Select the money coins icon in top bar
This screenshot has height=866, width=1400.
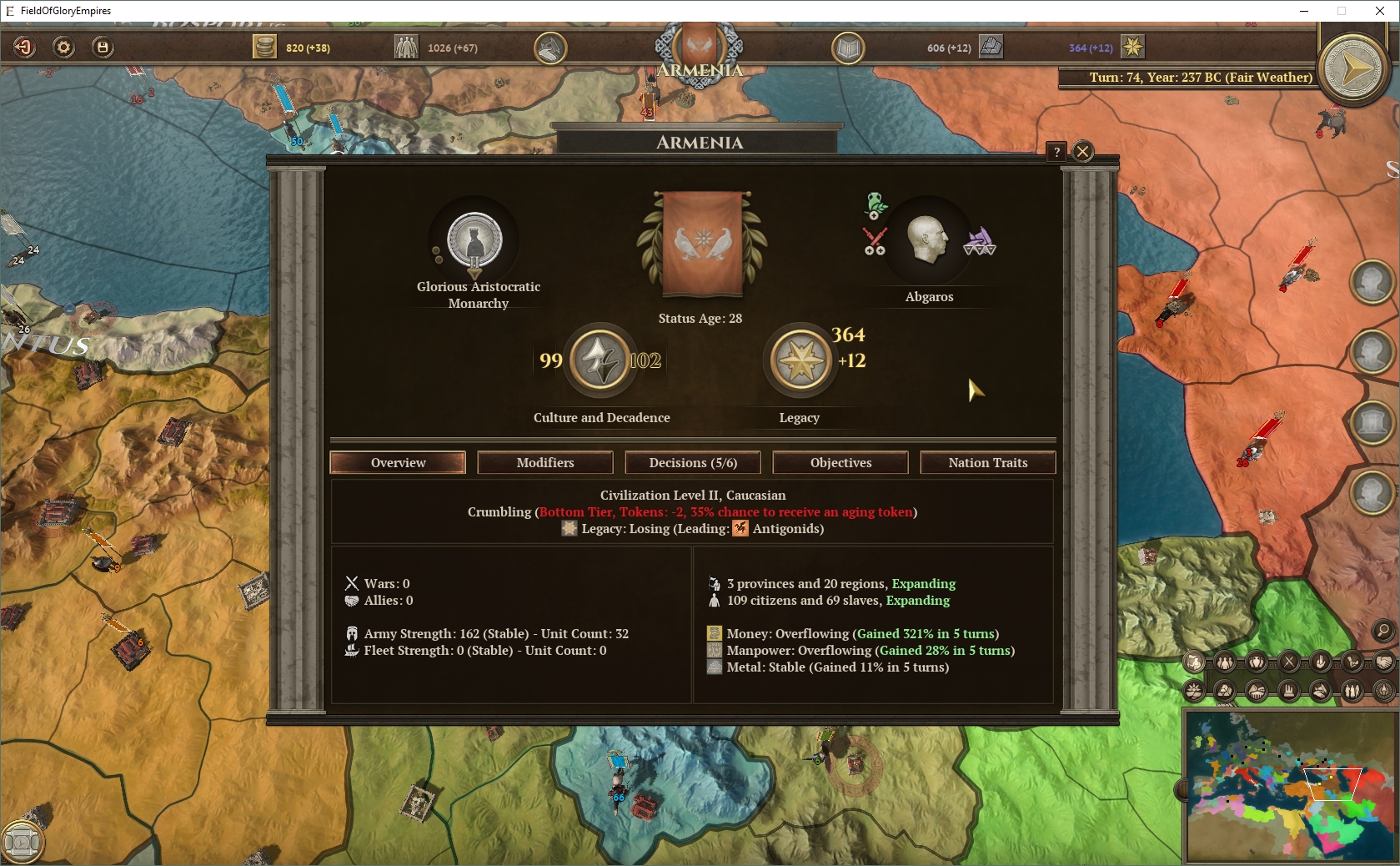point(265,48)
